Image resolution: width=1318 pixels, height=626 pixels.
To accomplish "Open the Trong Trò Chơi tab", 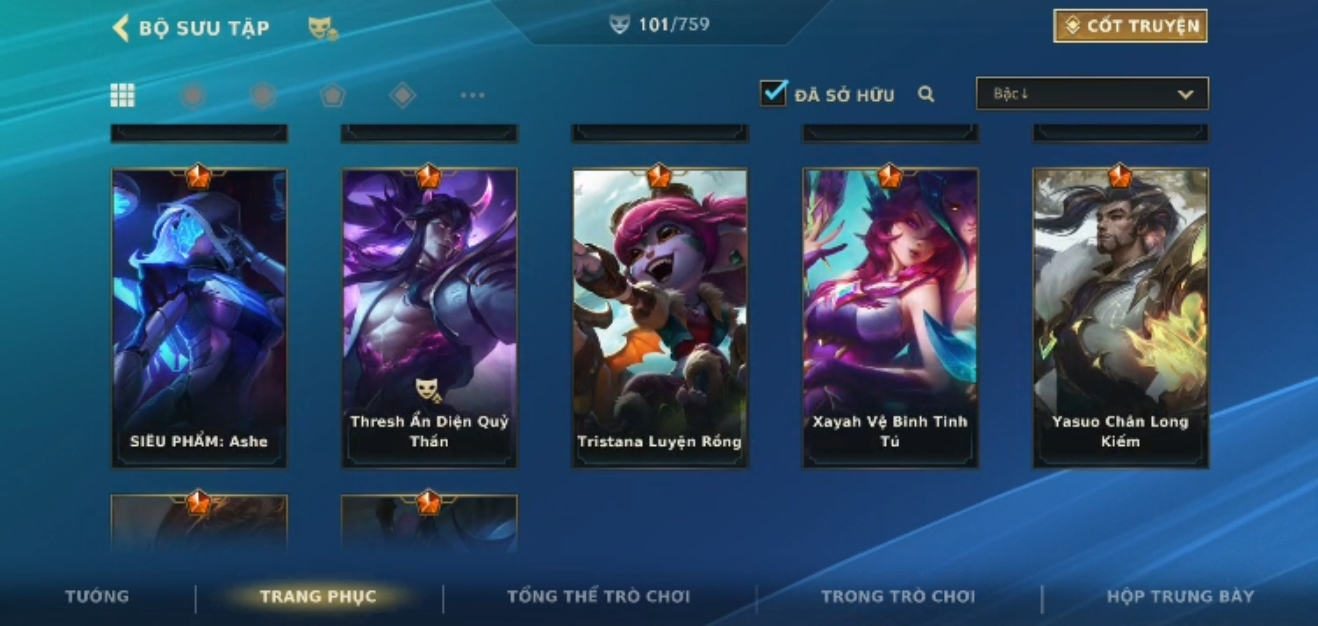I will pyautogui.click(x=897, y=597).
